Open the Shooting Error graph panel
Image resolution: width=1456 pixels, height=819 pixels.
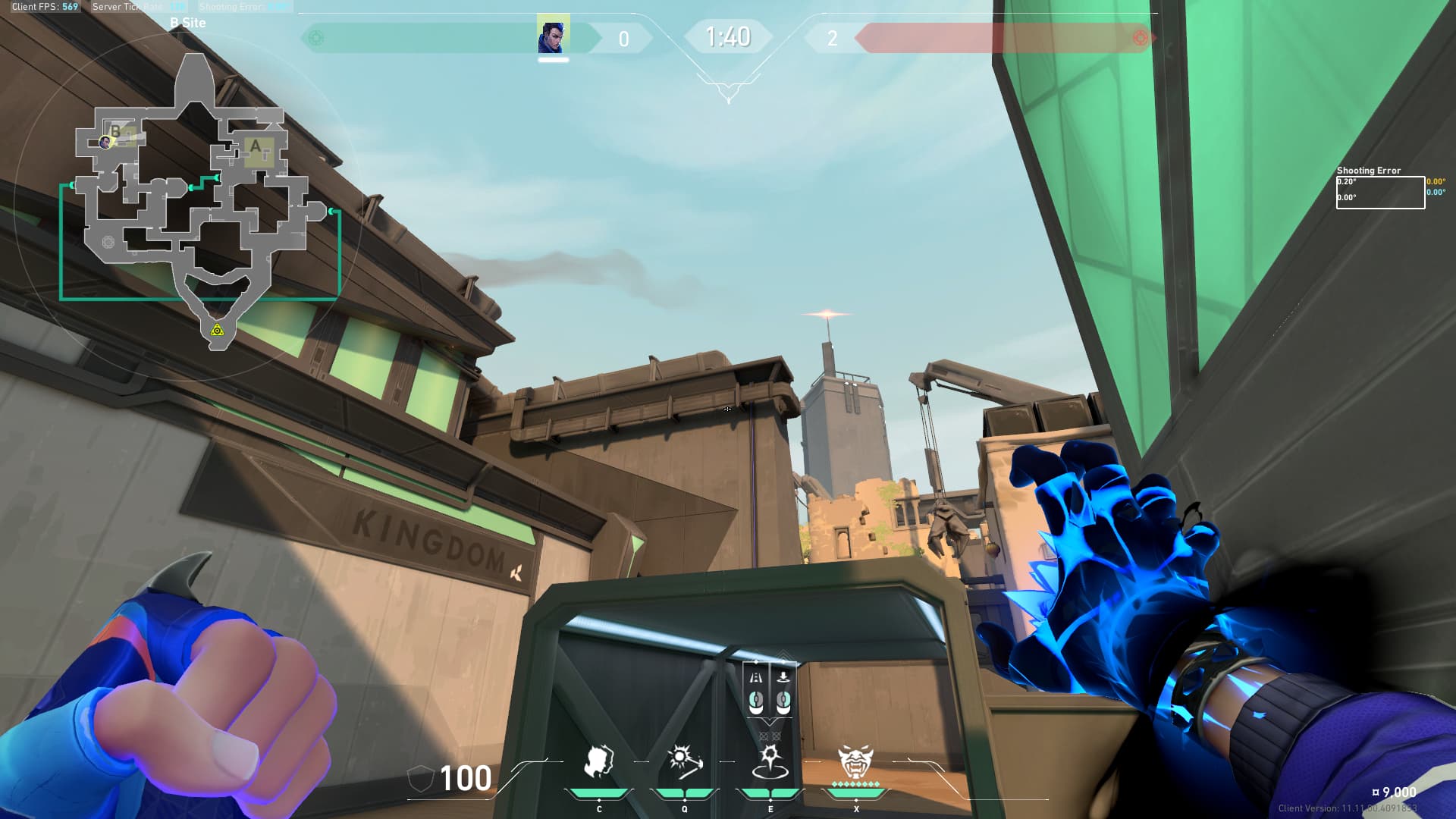(x=1380, y=192)
